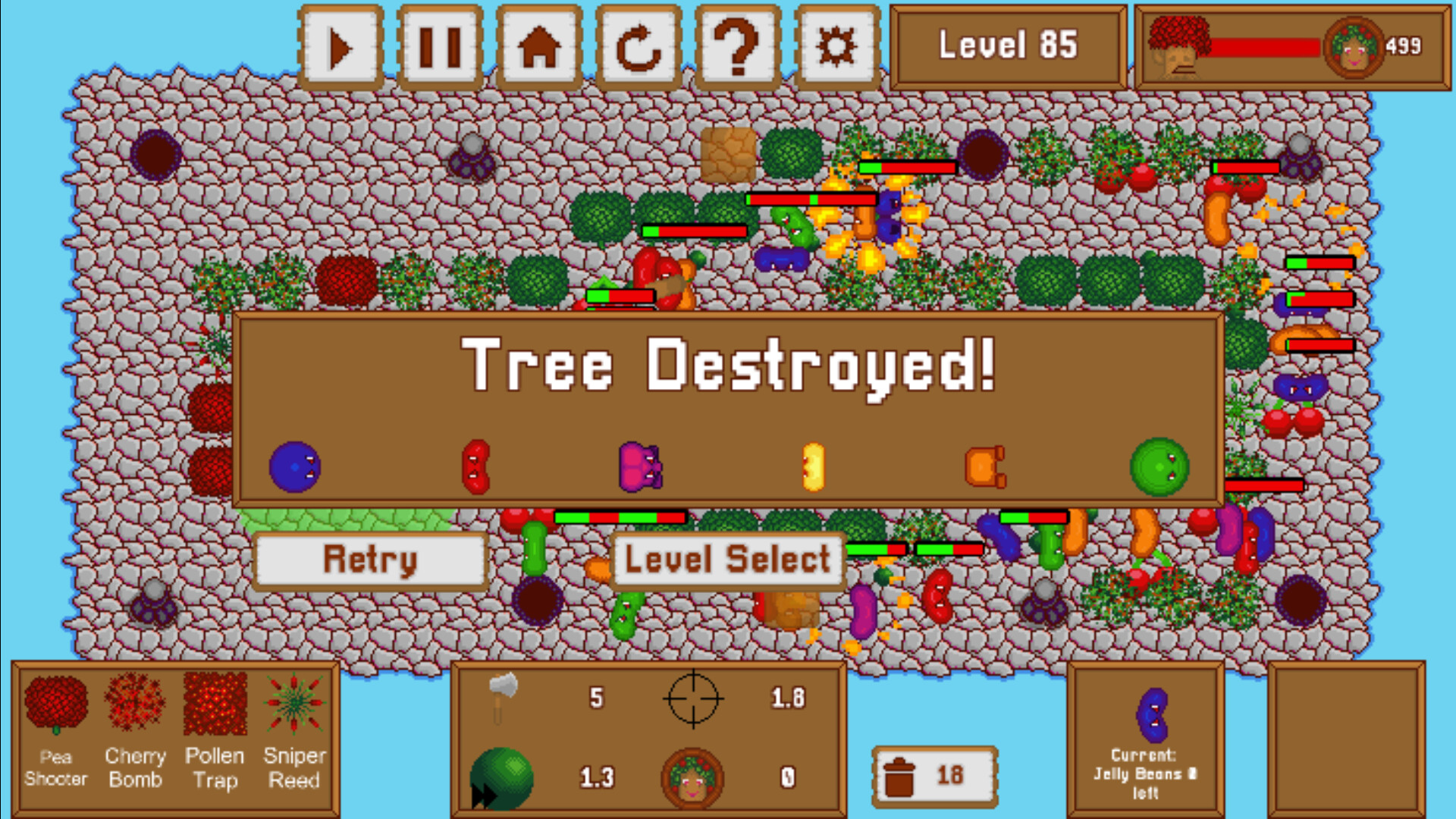Viewport: 1456px width, 819px height.
Task: Select the Pea Shooter tower
Action: (57, 709)
